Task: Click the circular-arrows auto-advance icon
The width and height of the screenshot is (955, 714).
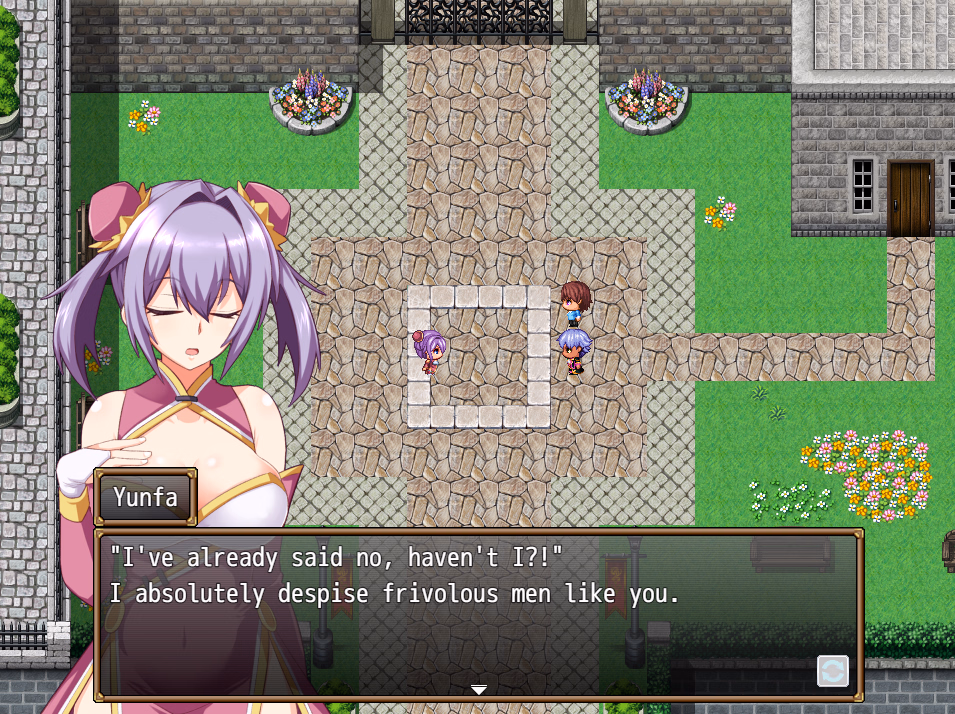Action: (x=832, y=670)
